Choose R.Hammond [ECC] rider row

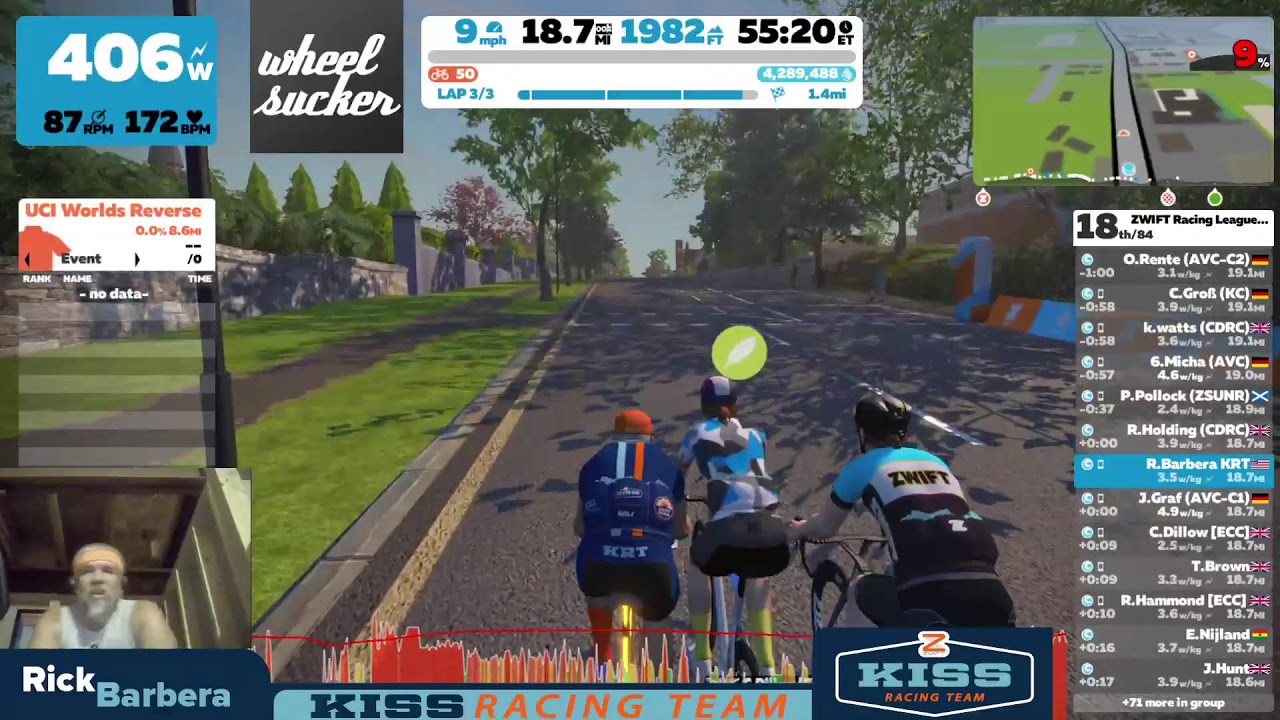pos(1172,605)
